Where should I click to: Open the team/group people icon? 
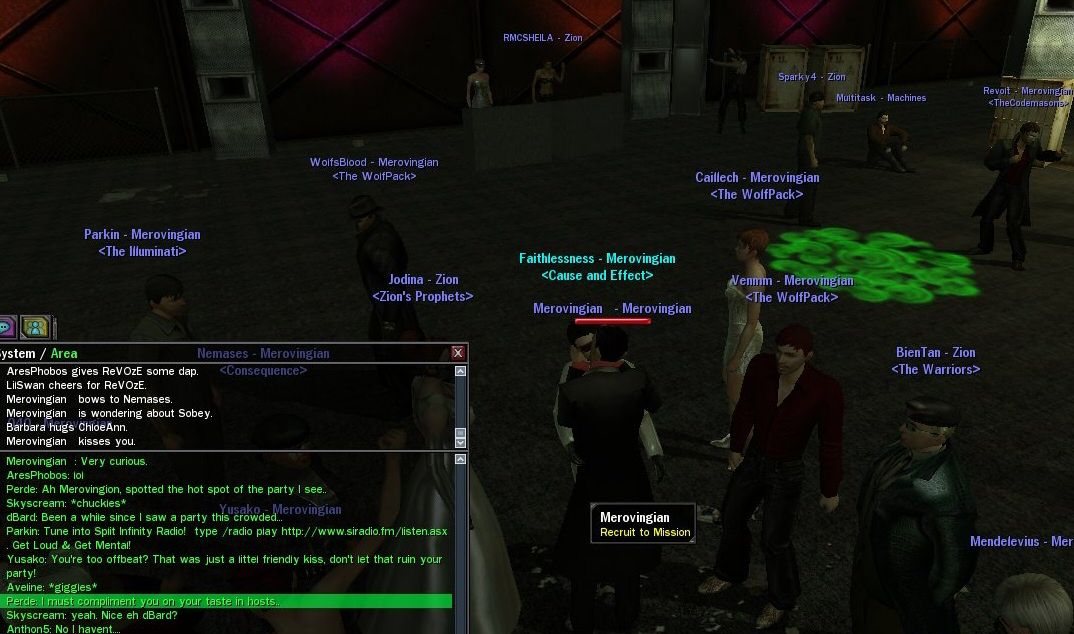point(35,327)
